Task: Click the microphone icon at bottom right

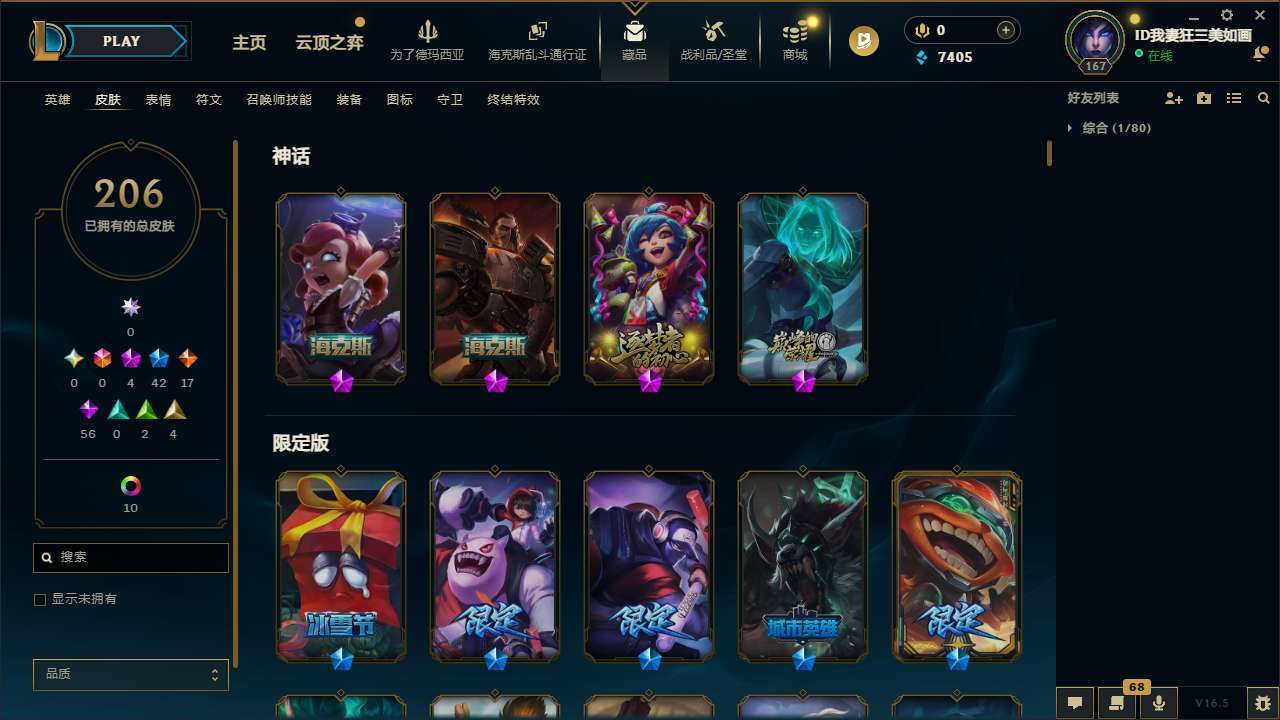Action: pyautogui.click(x=1158, y=701)
